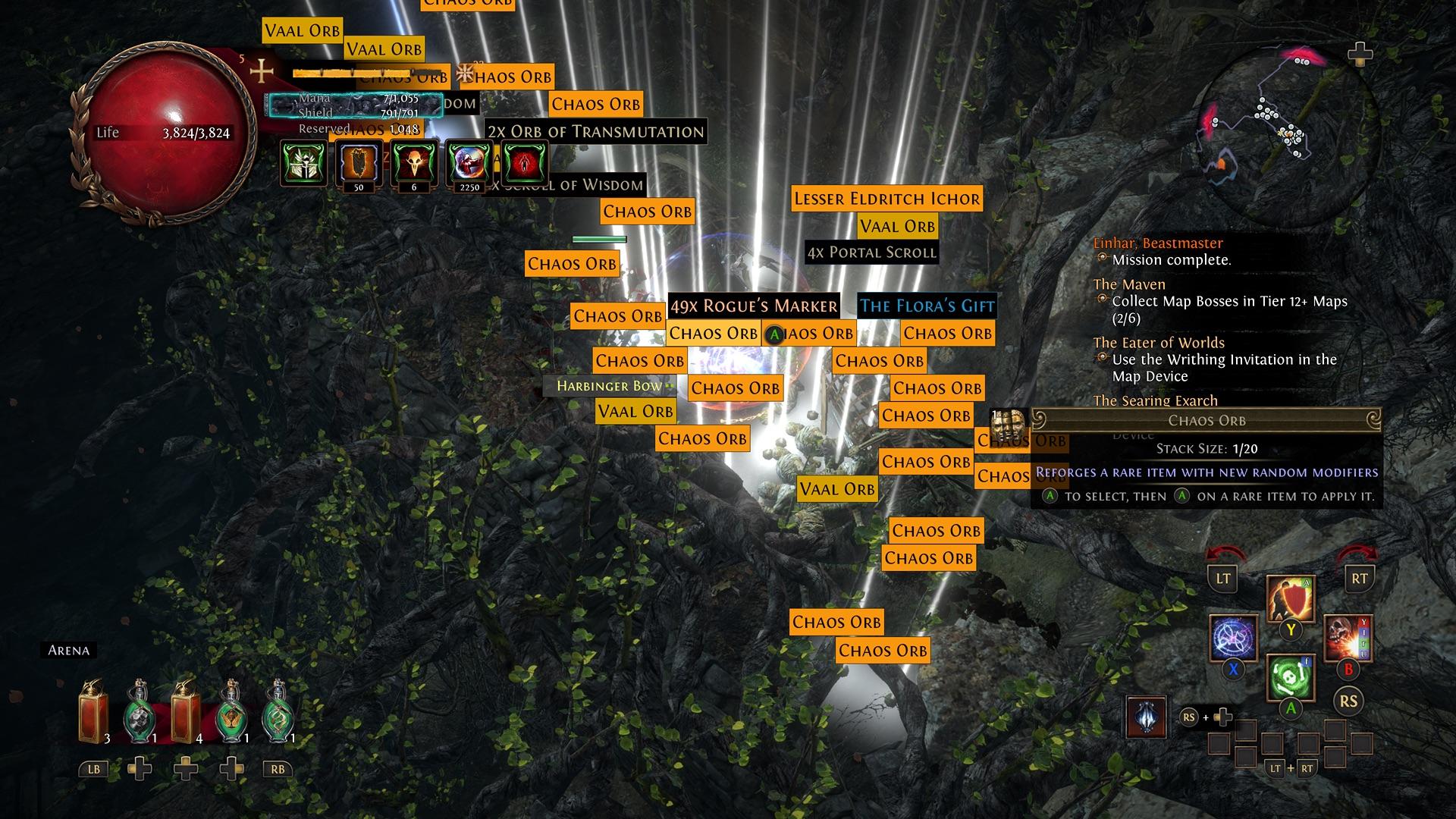Pick up the 49x Rogue's Marker label
The width and height of the screenshot is (1456, 819).
(754, 306)
